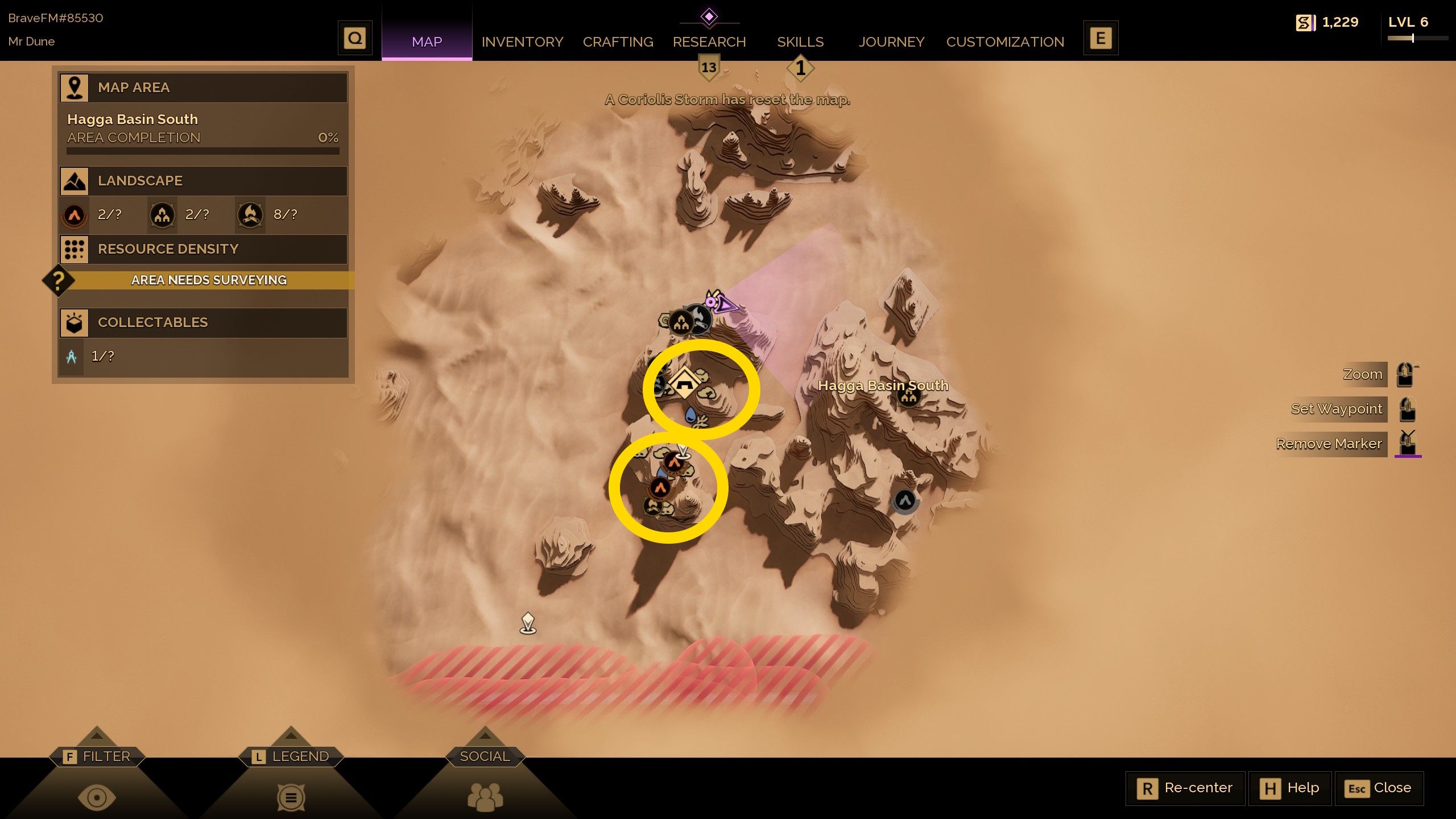Click the cave icon in the Landscape section

(162, 215)
